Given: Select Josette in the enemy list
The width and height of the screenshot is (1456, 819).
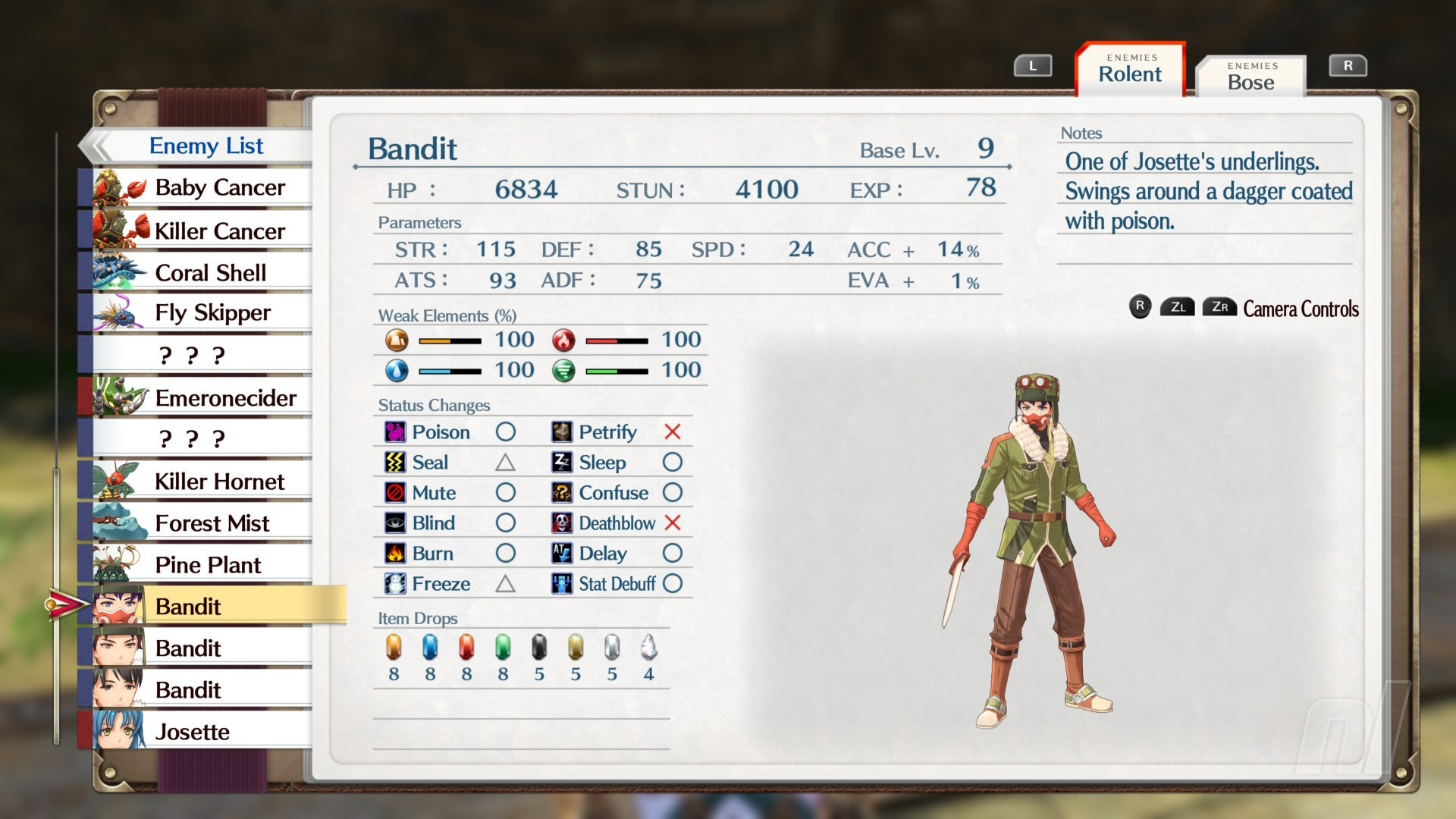Looking at the screenshot, I should coord(202,731).
